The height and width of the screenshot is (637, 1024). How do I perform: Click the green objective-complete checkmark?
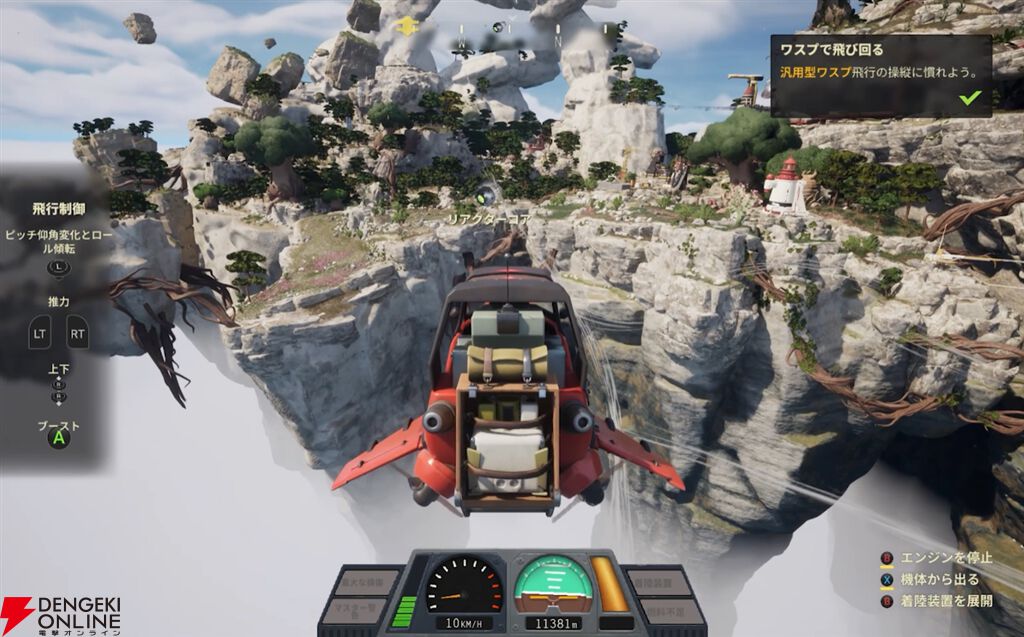[969, 98]
